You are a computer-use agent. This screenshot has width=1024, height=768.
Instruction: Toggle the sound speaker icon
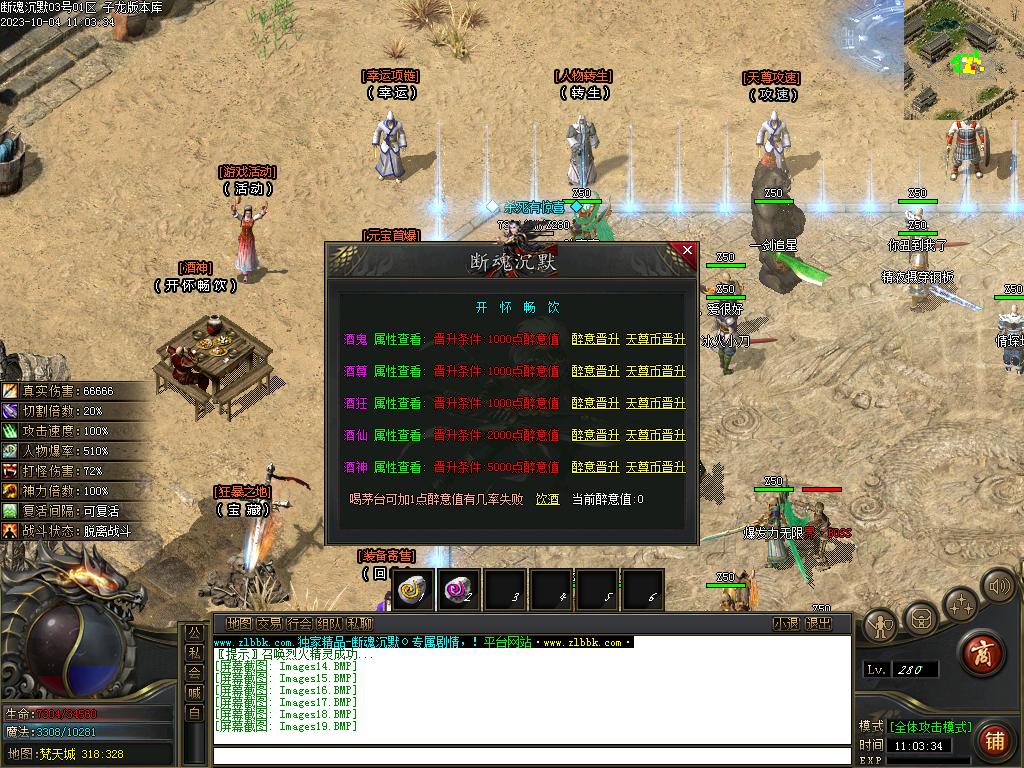click(997, 587)
